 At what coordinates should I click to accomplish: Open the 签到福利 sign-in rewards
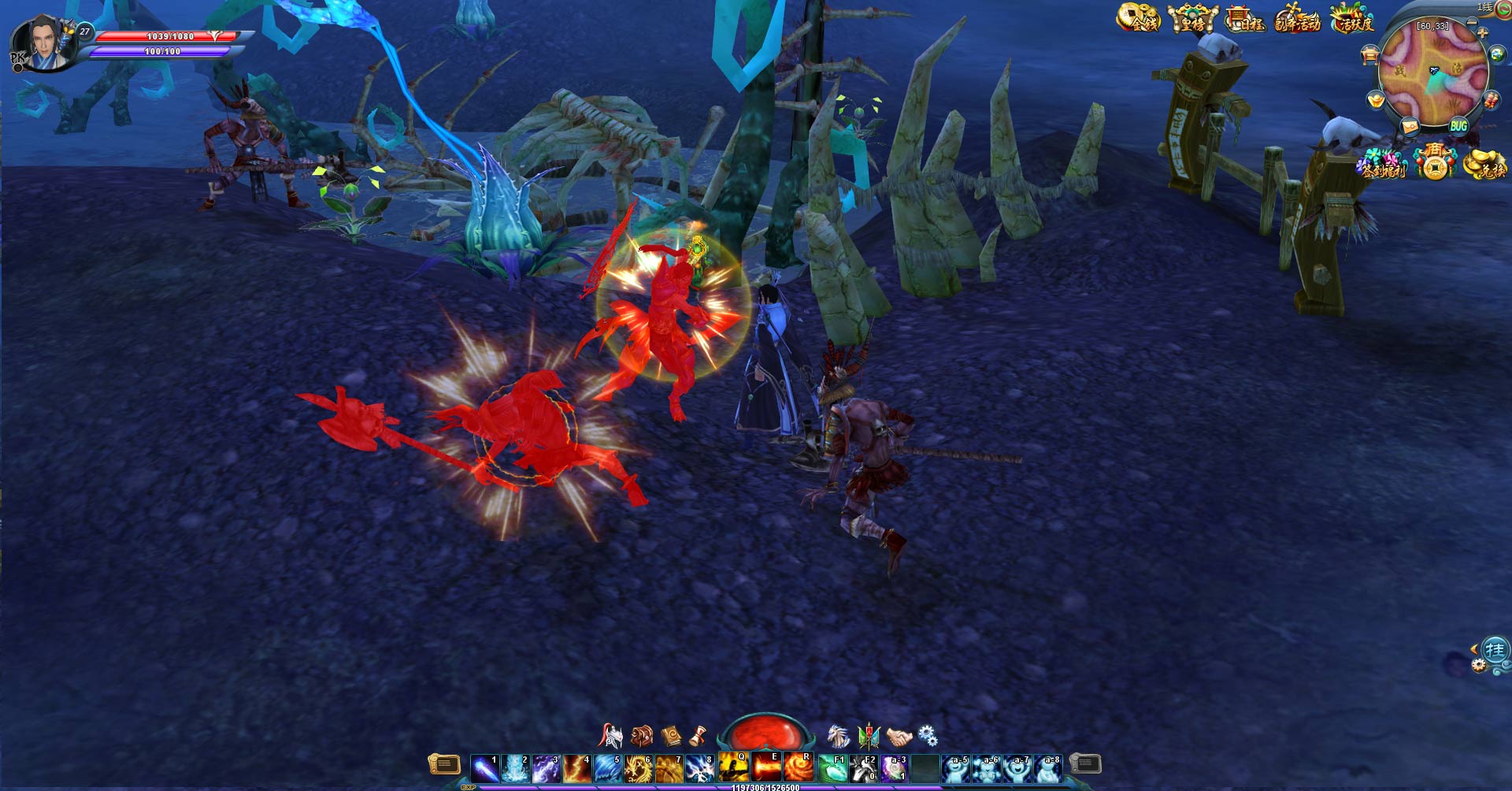[1382, 164]
